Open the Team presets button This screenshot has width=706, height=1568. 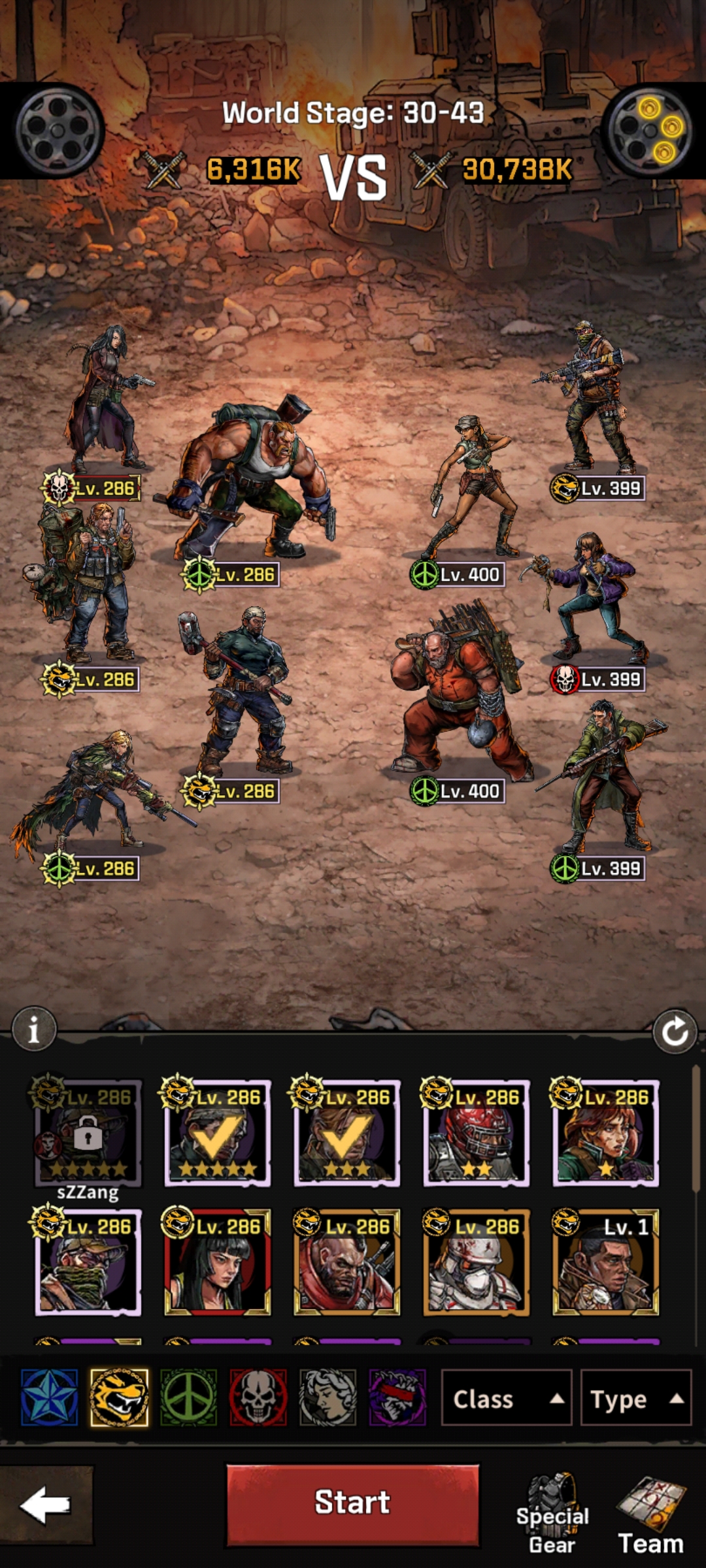(x=651, y=1516)
